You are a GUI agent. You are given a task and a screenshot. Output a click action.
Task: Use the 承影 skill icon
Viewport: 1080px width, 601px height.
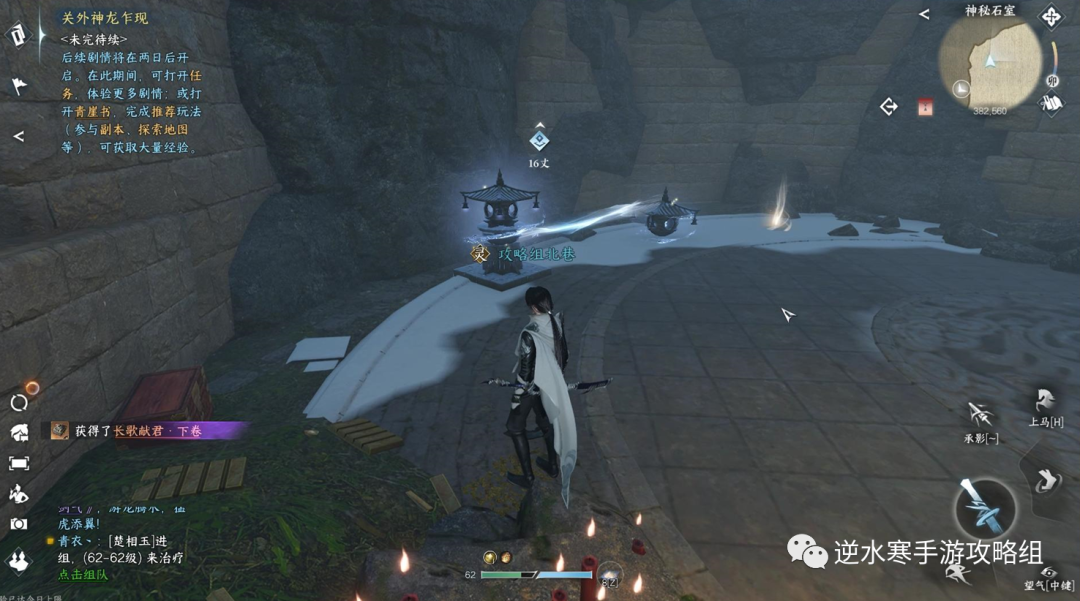point(981,417)
